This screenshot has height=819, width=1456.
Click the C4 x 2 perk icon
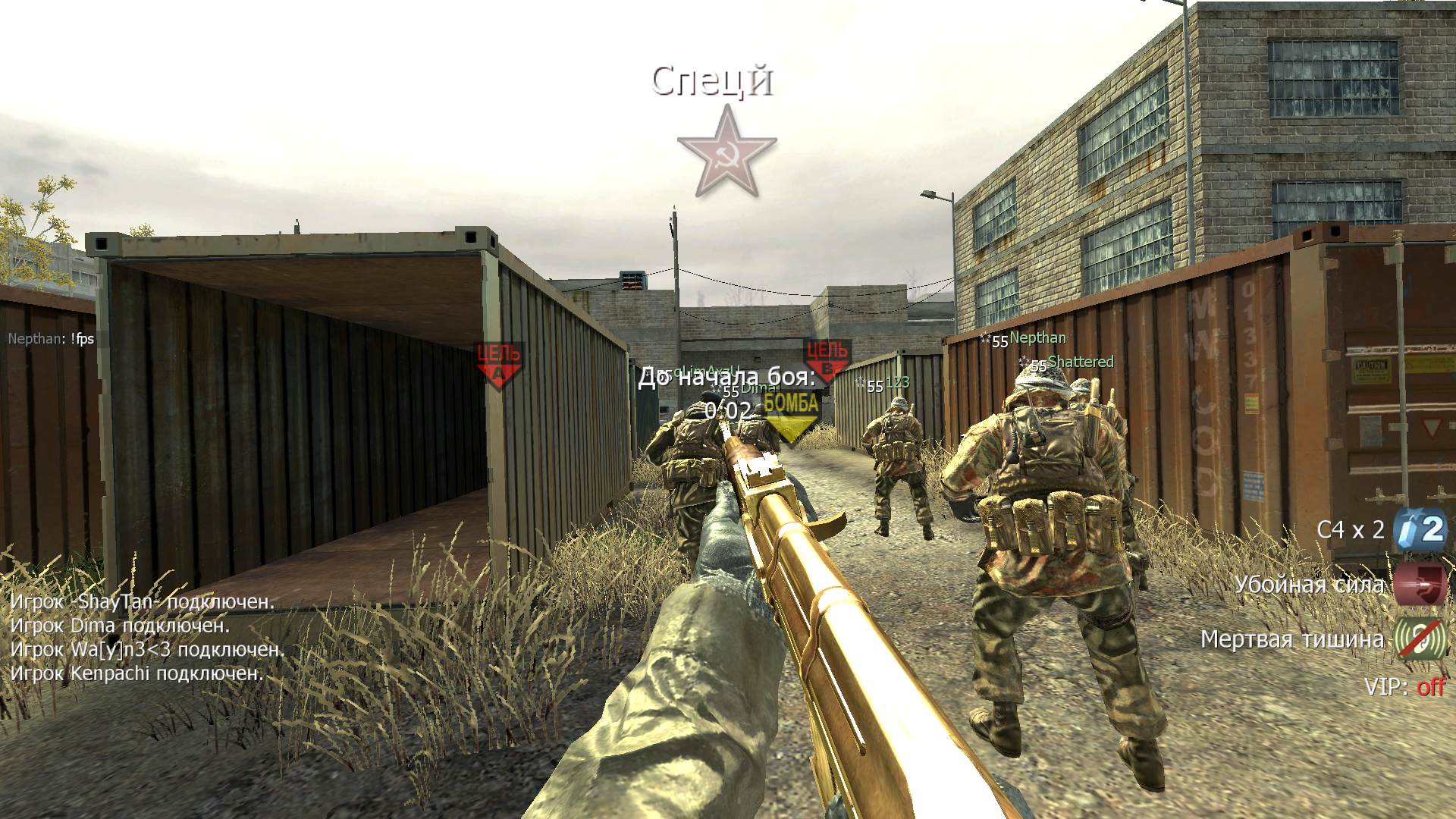coord(1420,529)
